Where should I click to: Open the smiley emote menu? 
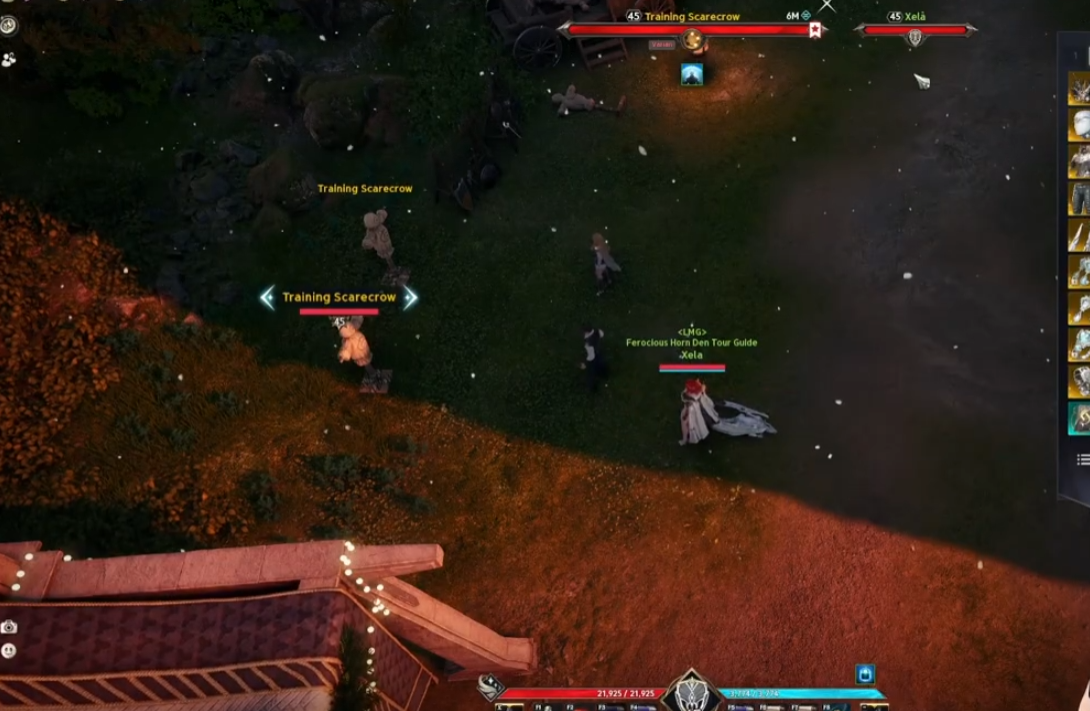point(9,650)
